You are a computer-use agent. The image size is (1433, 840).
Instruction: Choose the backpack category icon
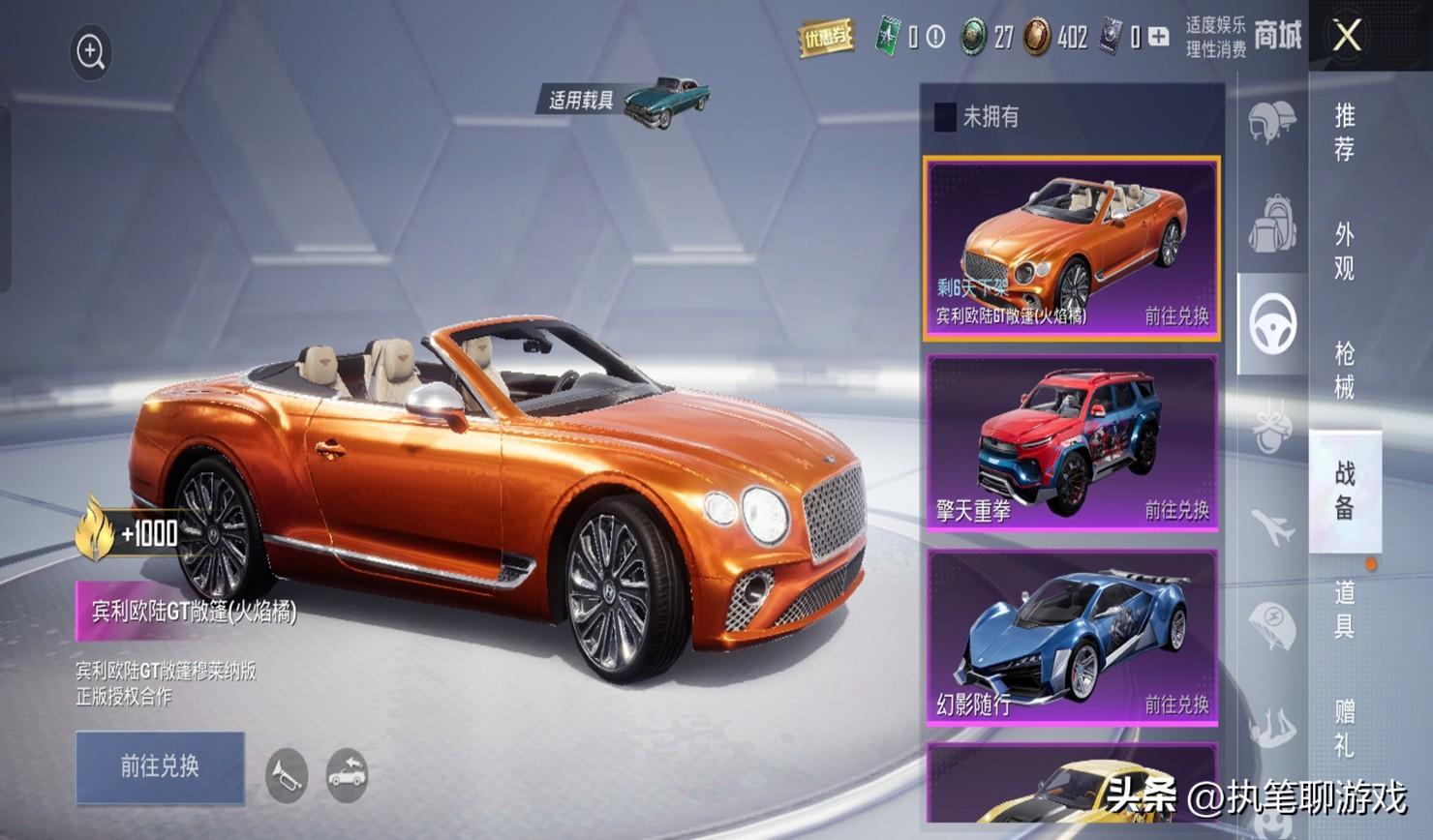point(1271,224)
